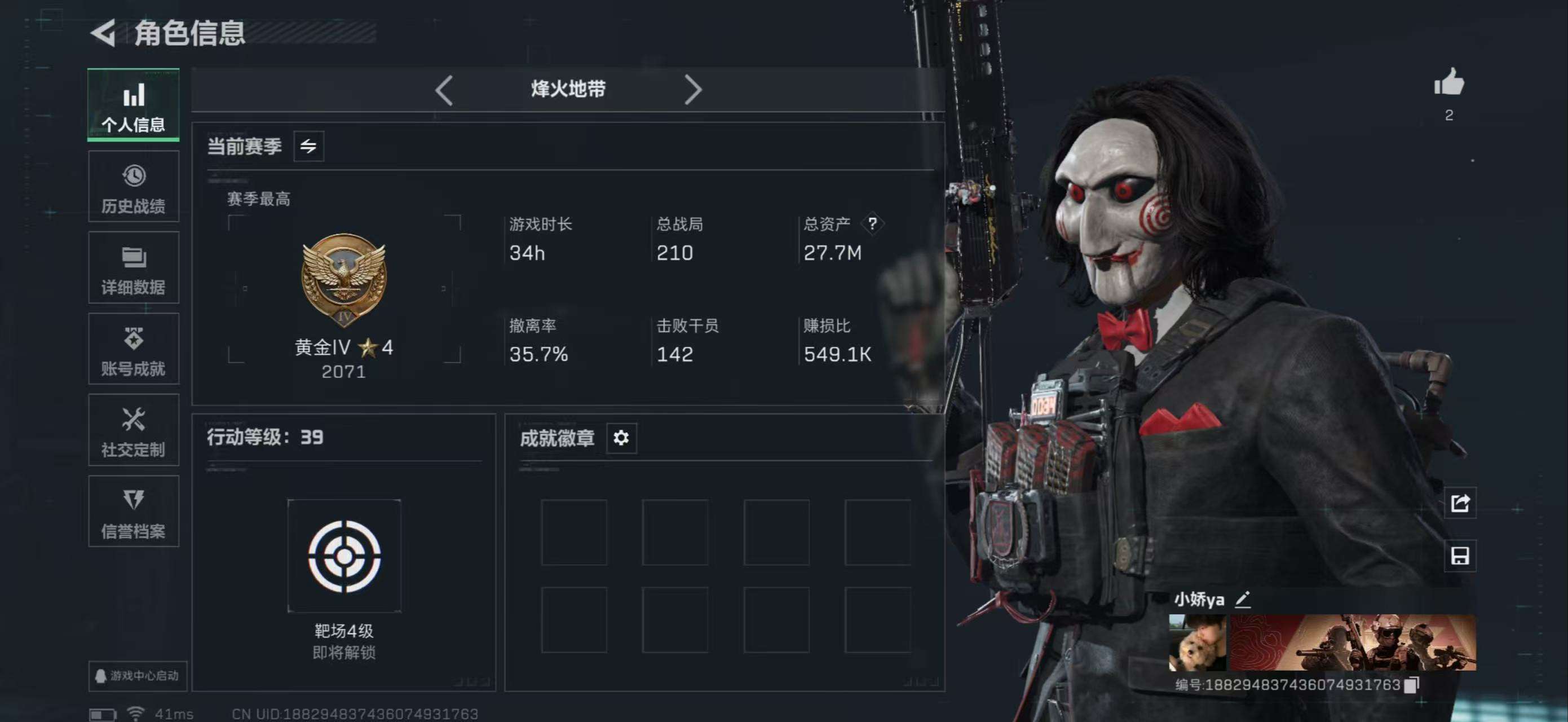Viewport: 1568px width, 722px height.
Task: Switch to the previous mode with the left arrow
Action: tap(444, 89)
